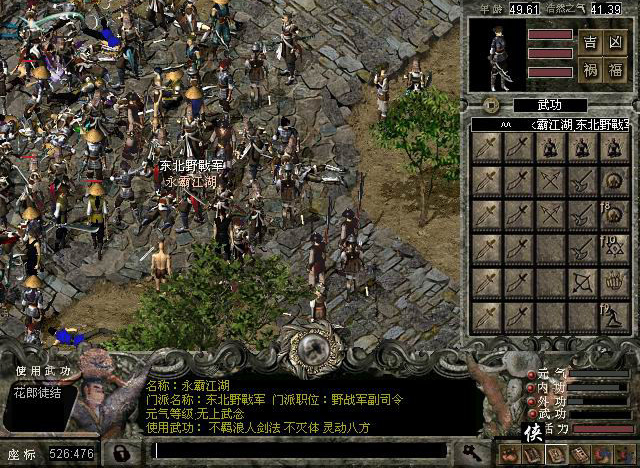
Task: Select the 福 button
Action: coord(617,70)
